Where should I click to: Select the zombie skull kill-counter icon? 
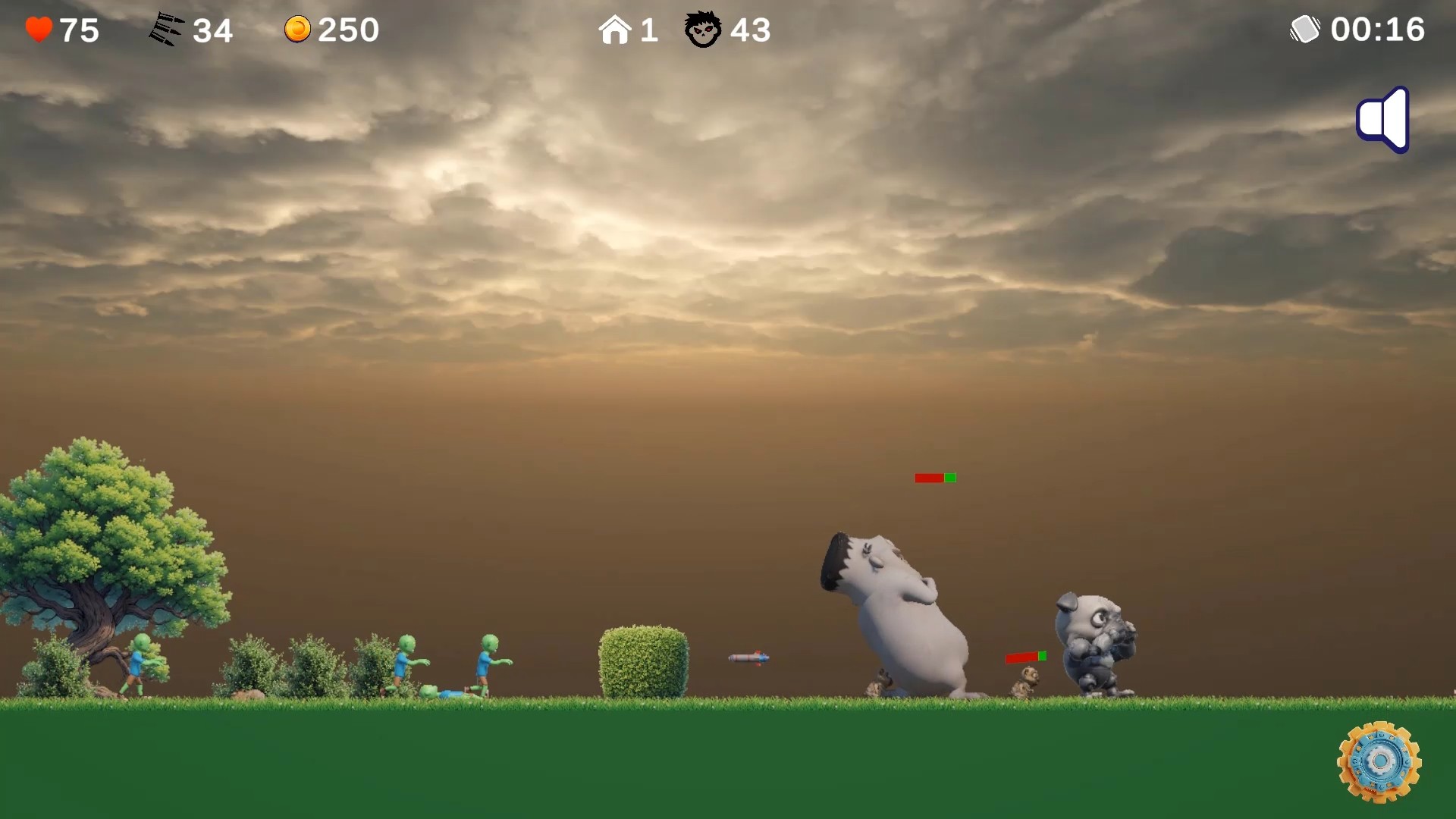[703, 29]
